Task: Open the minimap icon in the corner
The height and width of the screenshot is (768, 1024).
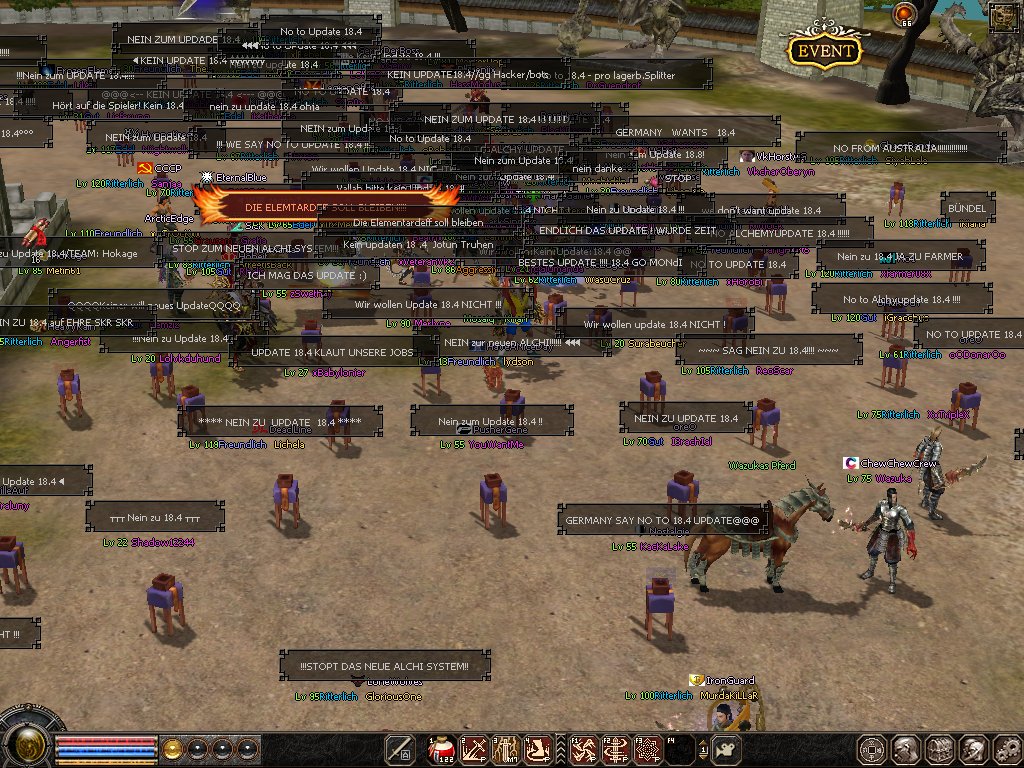Action: [1002, 17]
